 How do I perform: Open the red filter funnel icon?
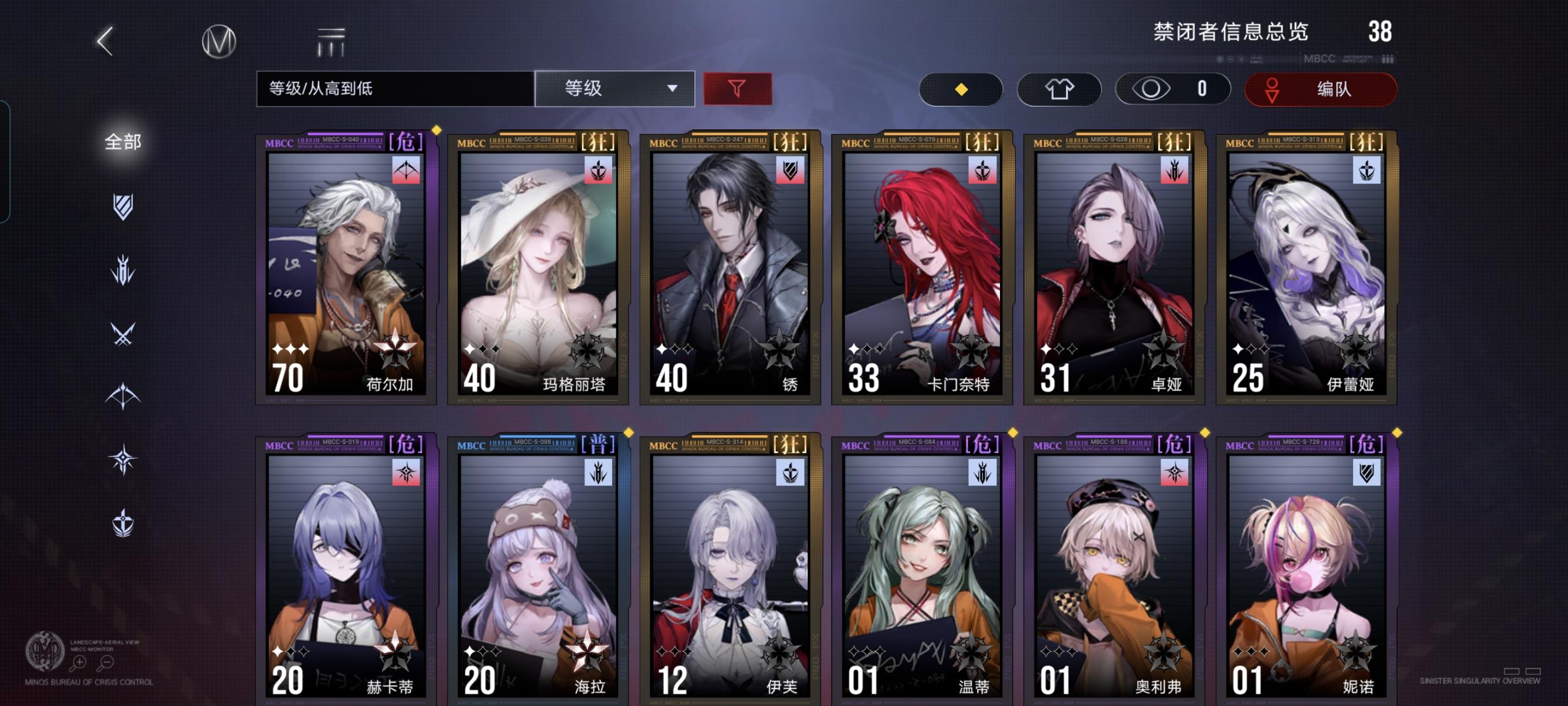click(x=736, y=89)
